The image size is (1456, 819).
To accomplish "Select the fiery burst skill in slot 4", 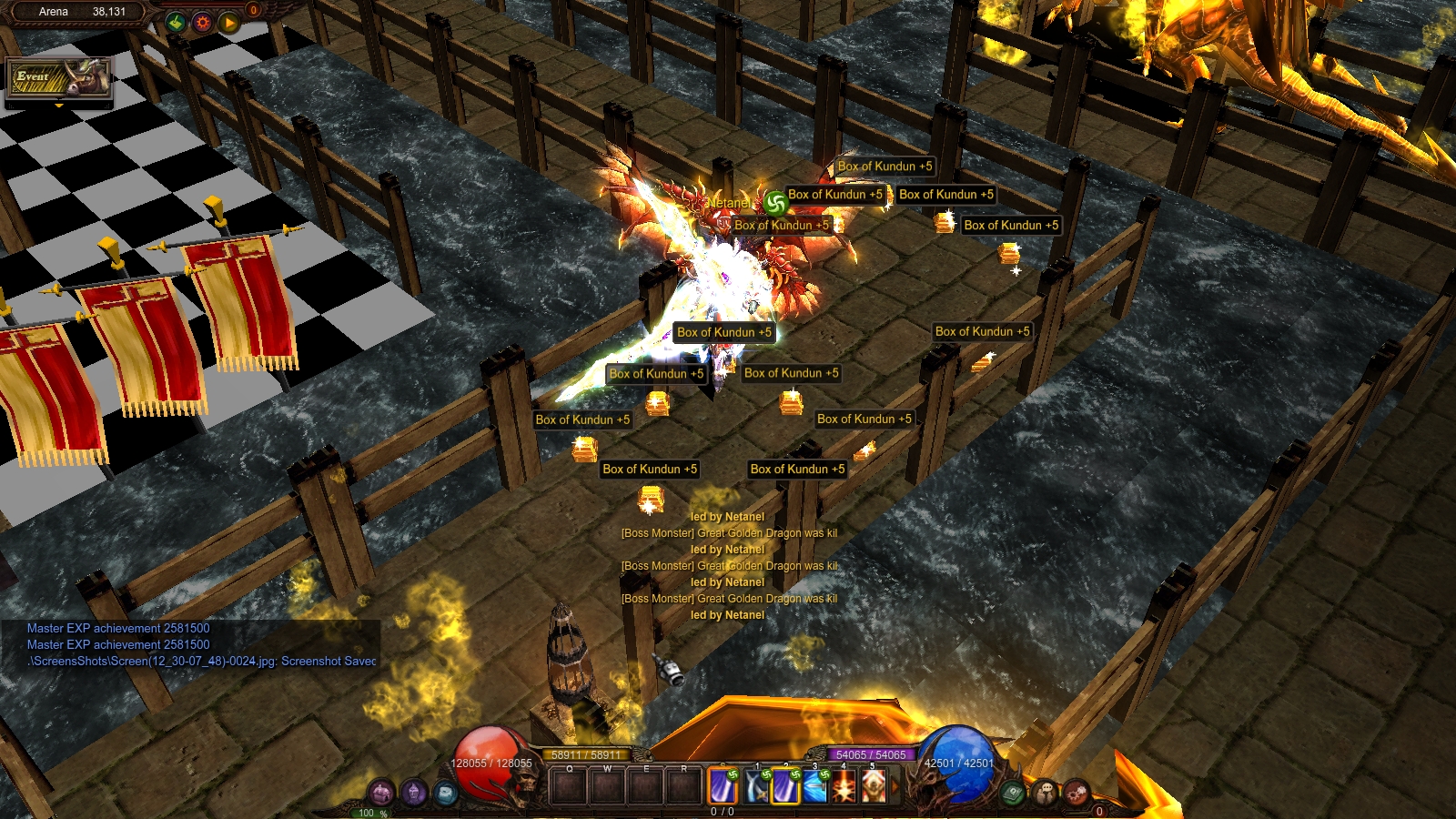I will 844,786.
